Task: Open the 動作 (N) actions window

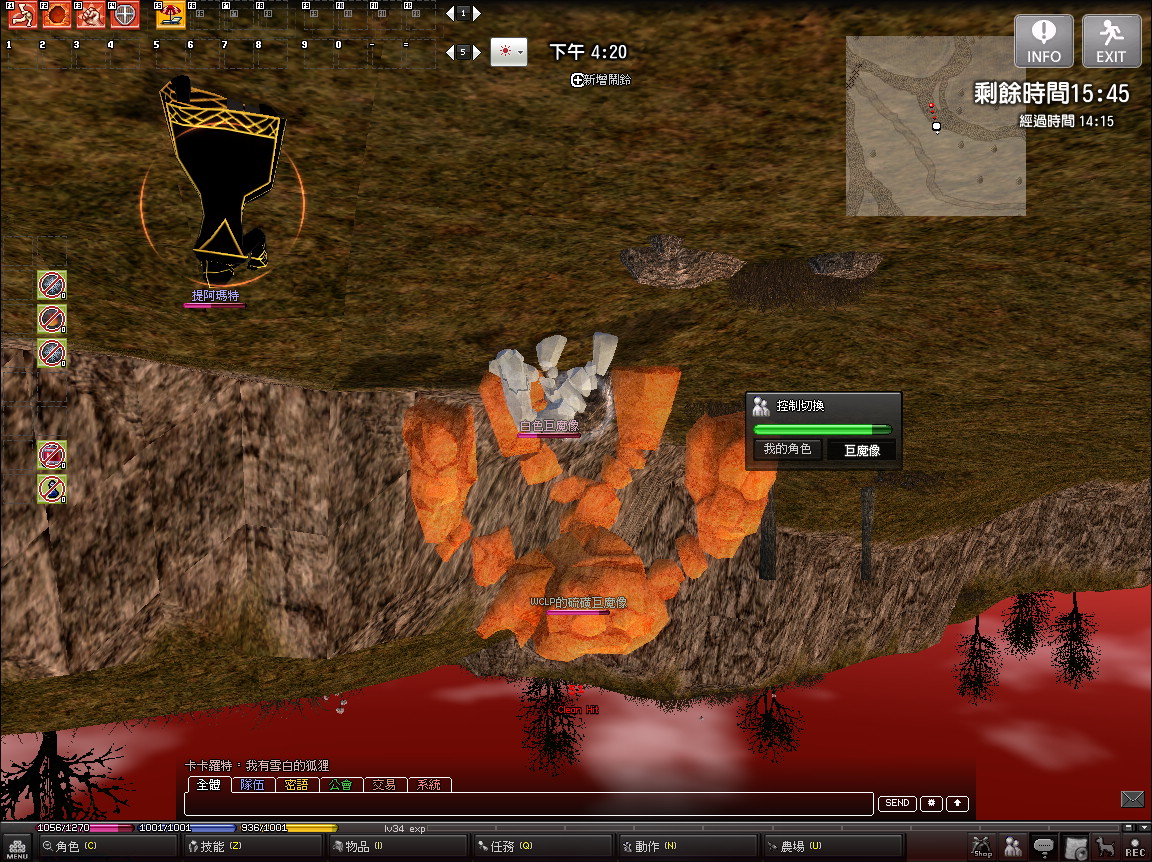Action: [x=655, y=846]
